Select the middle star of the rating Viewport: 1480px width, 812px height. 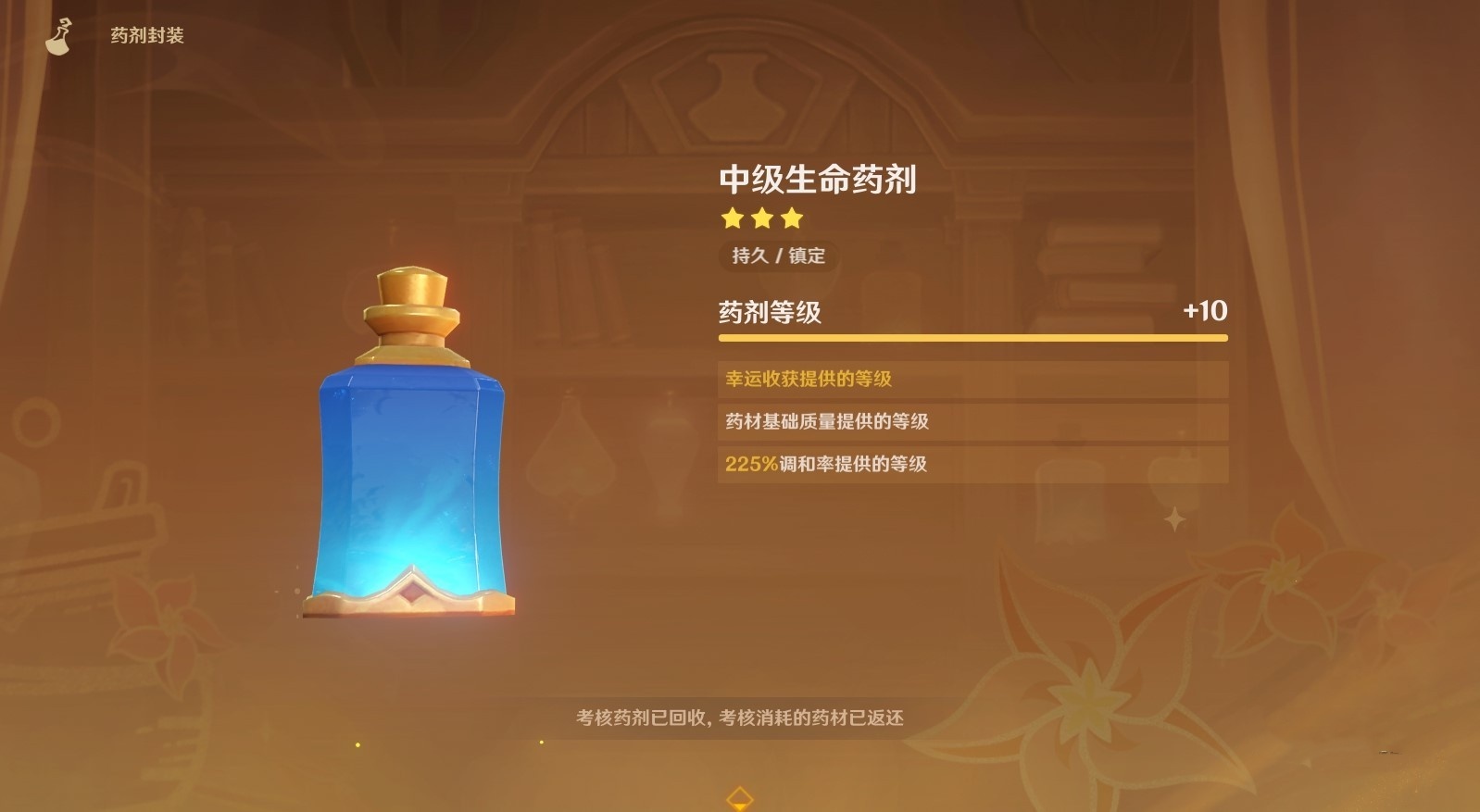coord(762,219)
